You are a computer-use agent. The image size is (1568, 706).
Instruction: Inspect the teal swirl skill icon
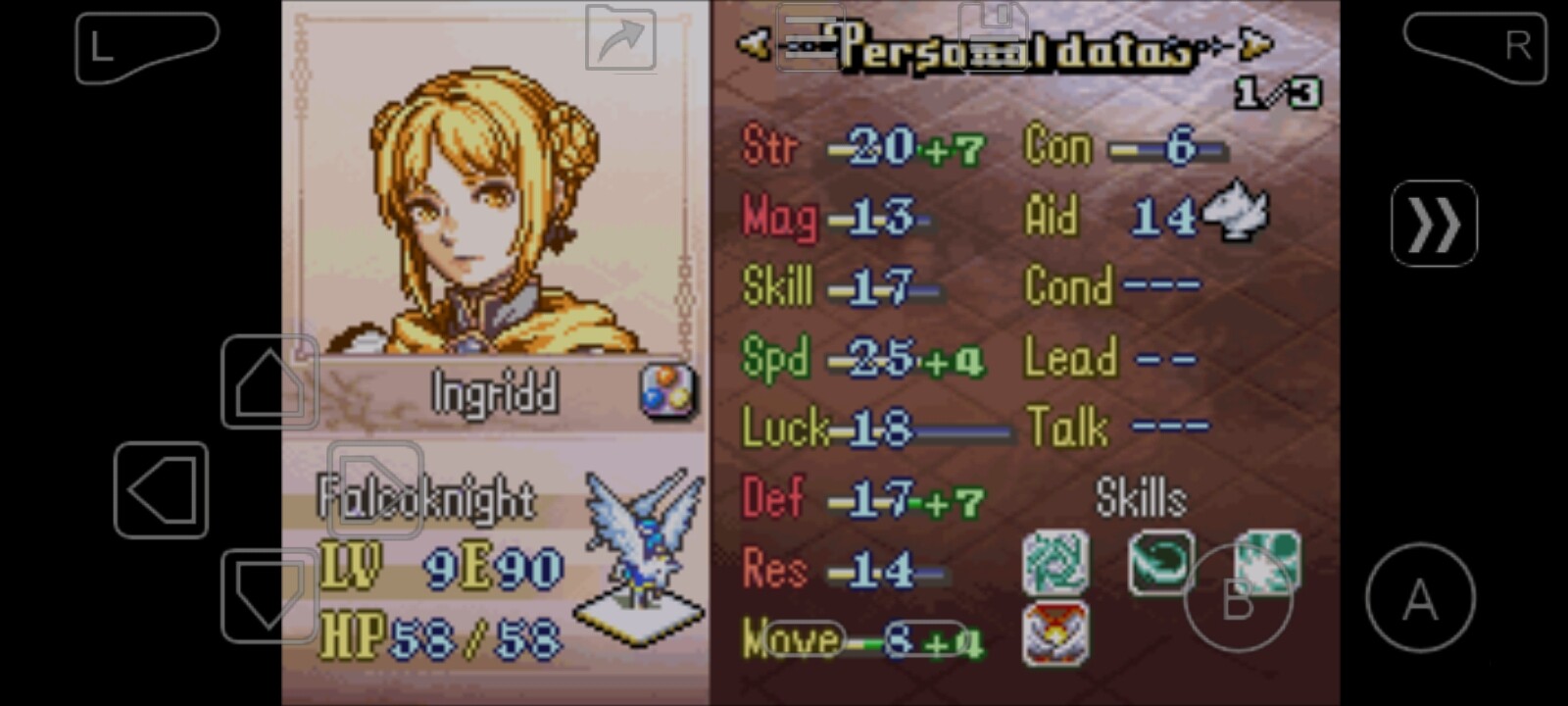[1055, 562]
